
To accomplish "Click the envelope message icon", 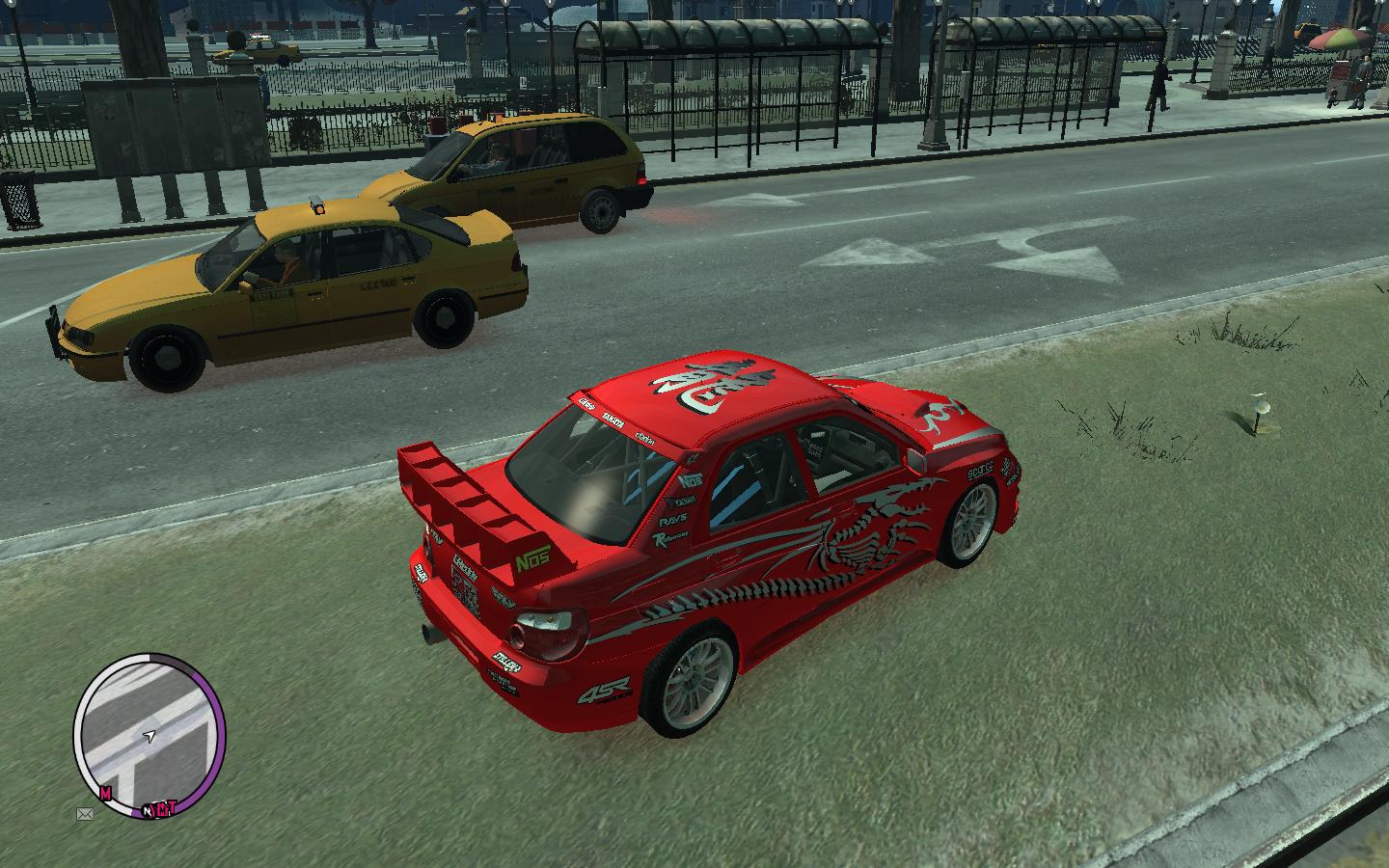I will tap(85, 814).
